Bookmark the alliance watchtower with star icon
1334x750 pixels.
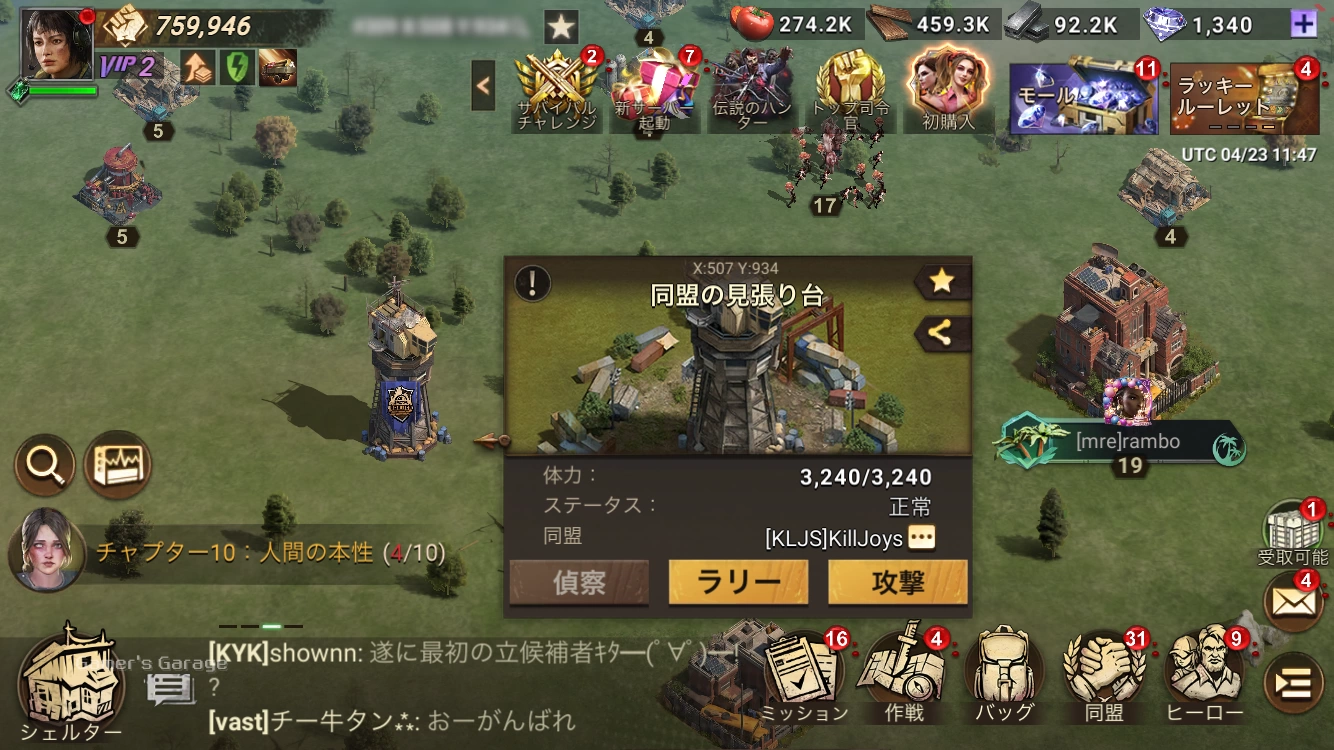click(941, 282)
